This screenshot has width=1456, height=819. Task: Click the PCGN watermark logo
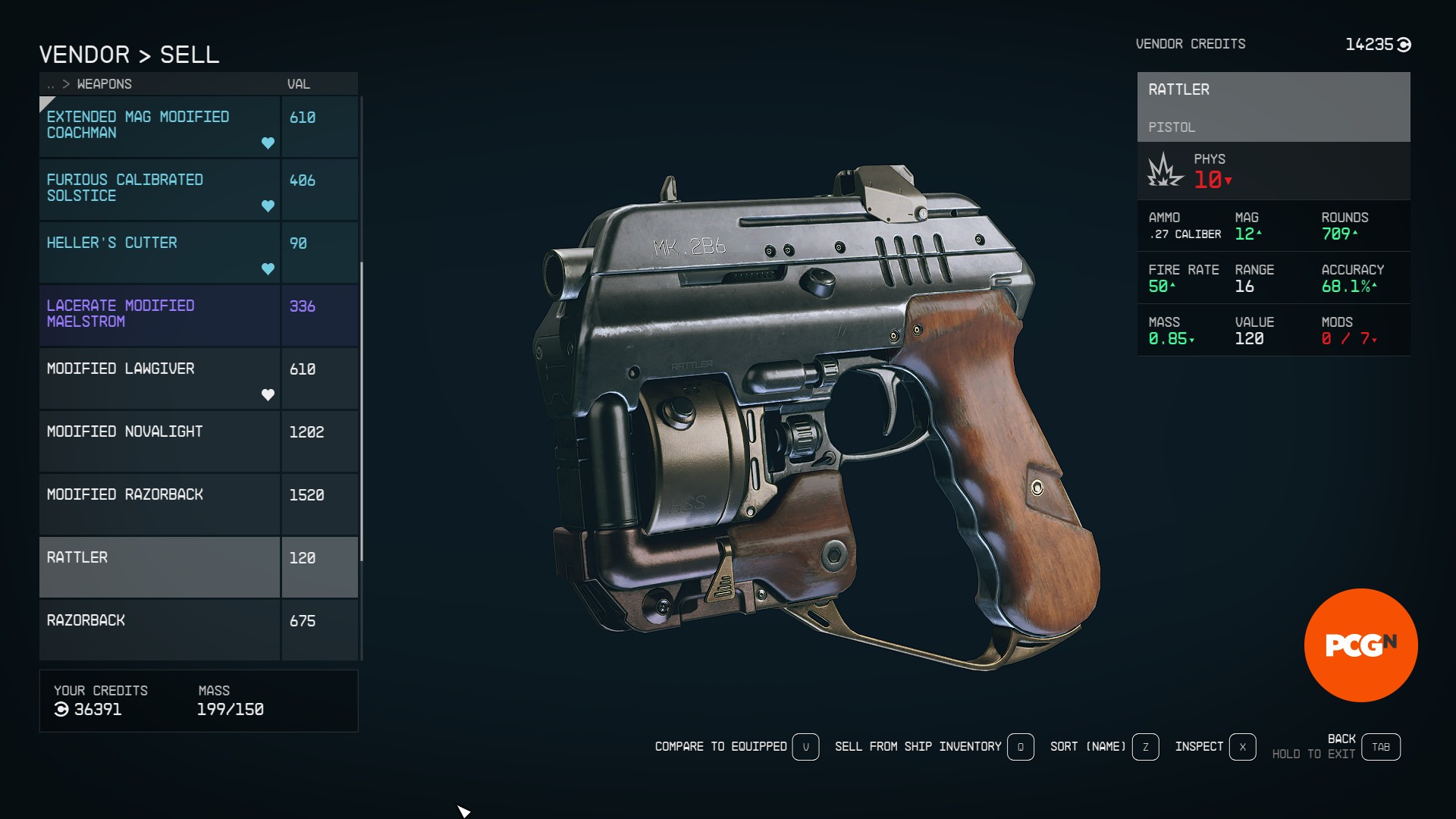pyautogui.click(x=1360, y=645)
